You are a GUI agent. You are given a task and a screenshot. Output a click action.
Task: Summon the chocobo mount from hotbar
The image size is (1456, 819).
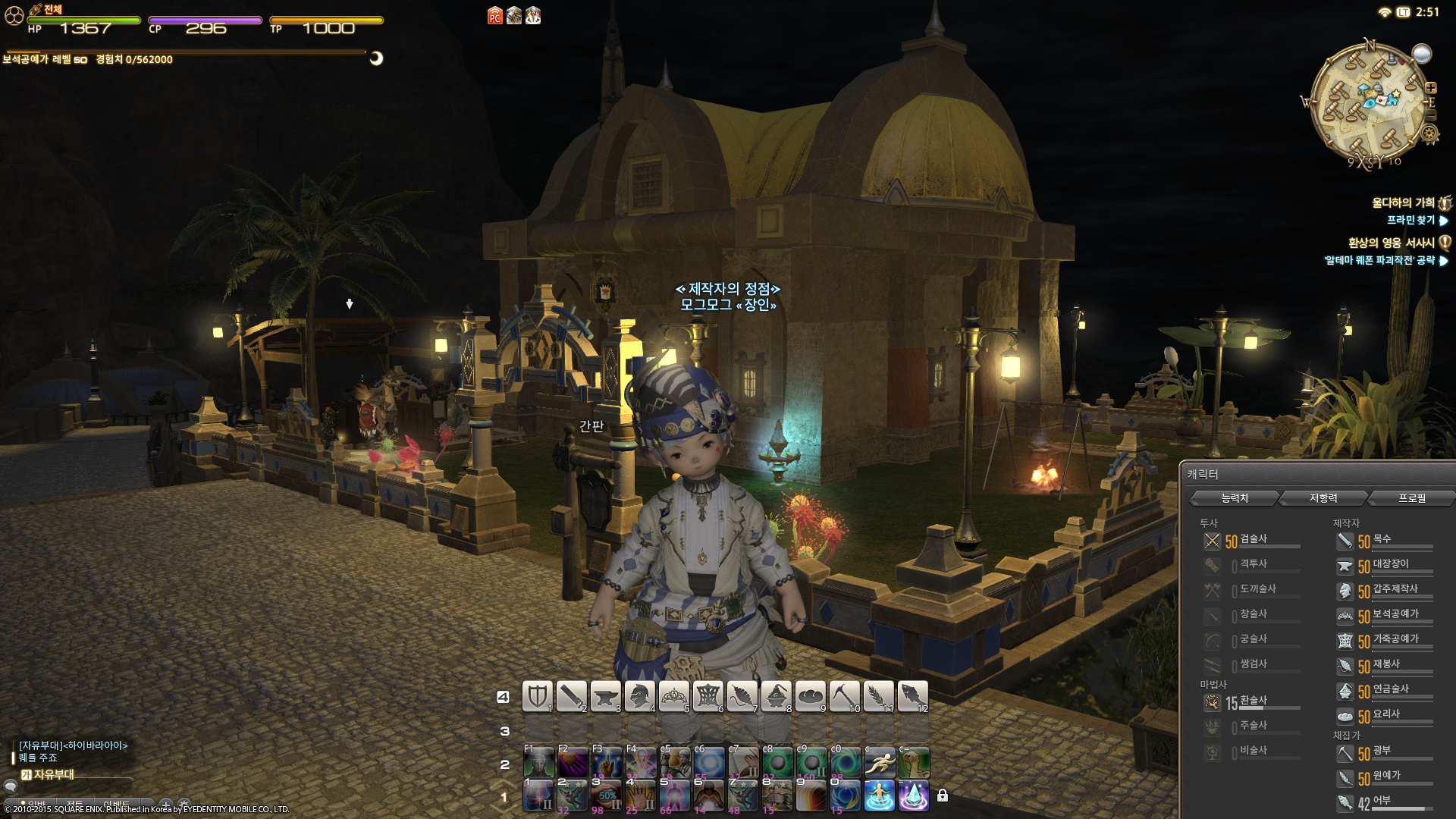(x=914, y=762)
